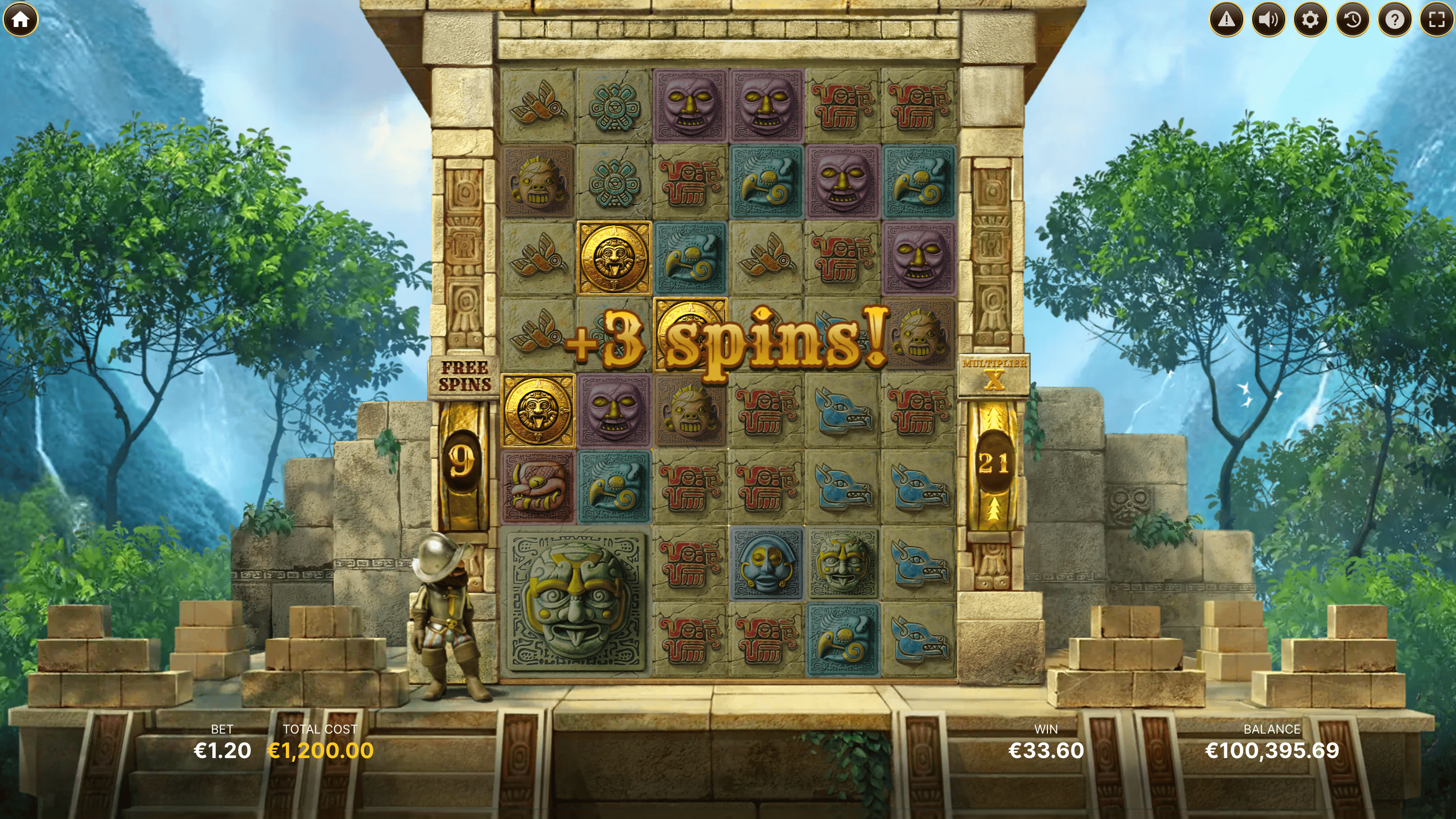Open the question mark help
The width and height of the screenshot is (1456, 819).
[x=1395, y=20]
